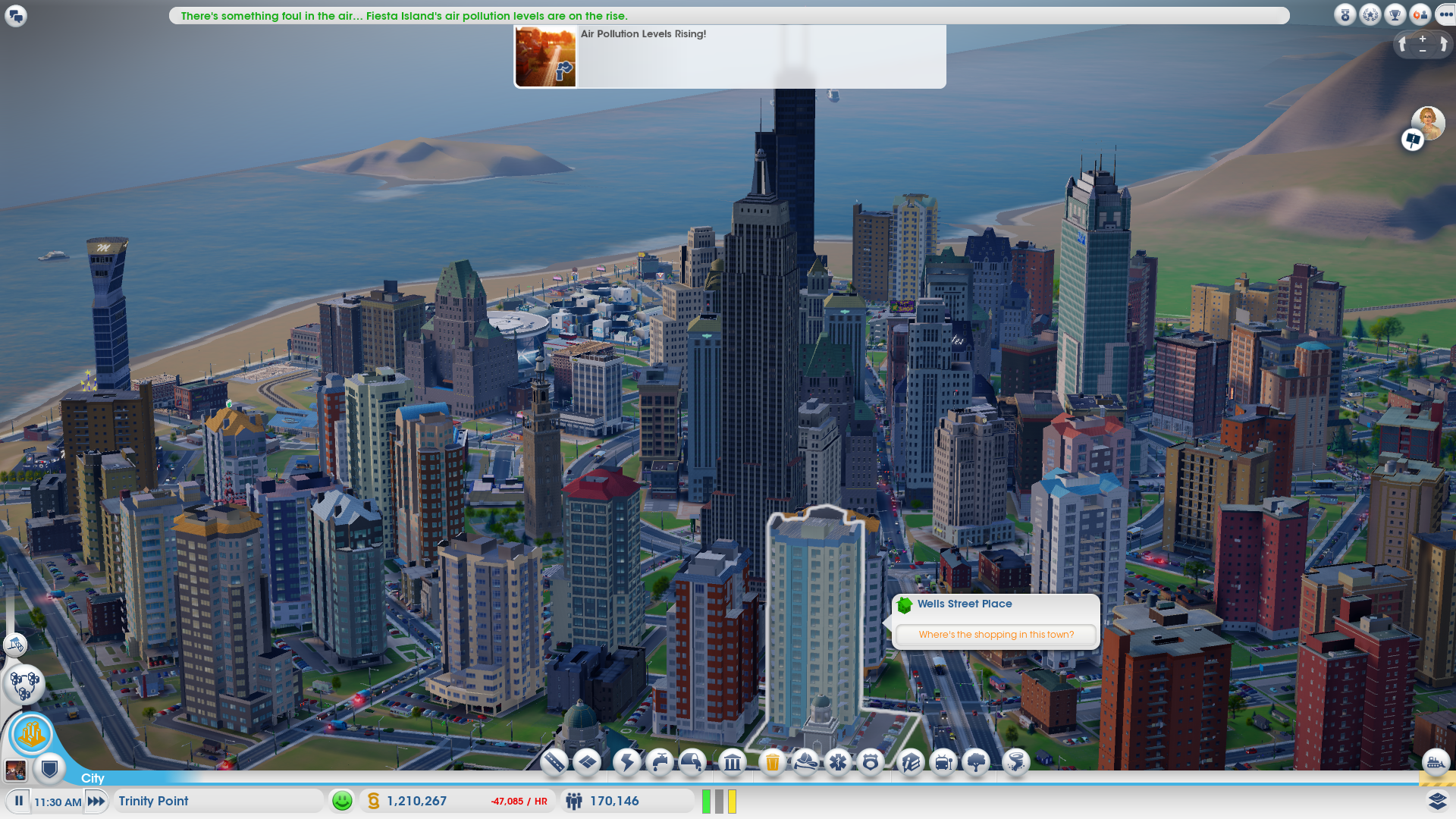Open the police badge menu
The width and height of the screenshot is (1456, 819).
click(871, 762)
